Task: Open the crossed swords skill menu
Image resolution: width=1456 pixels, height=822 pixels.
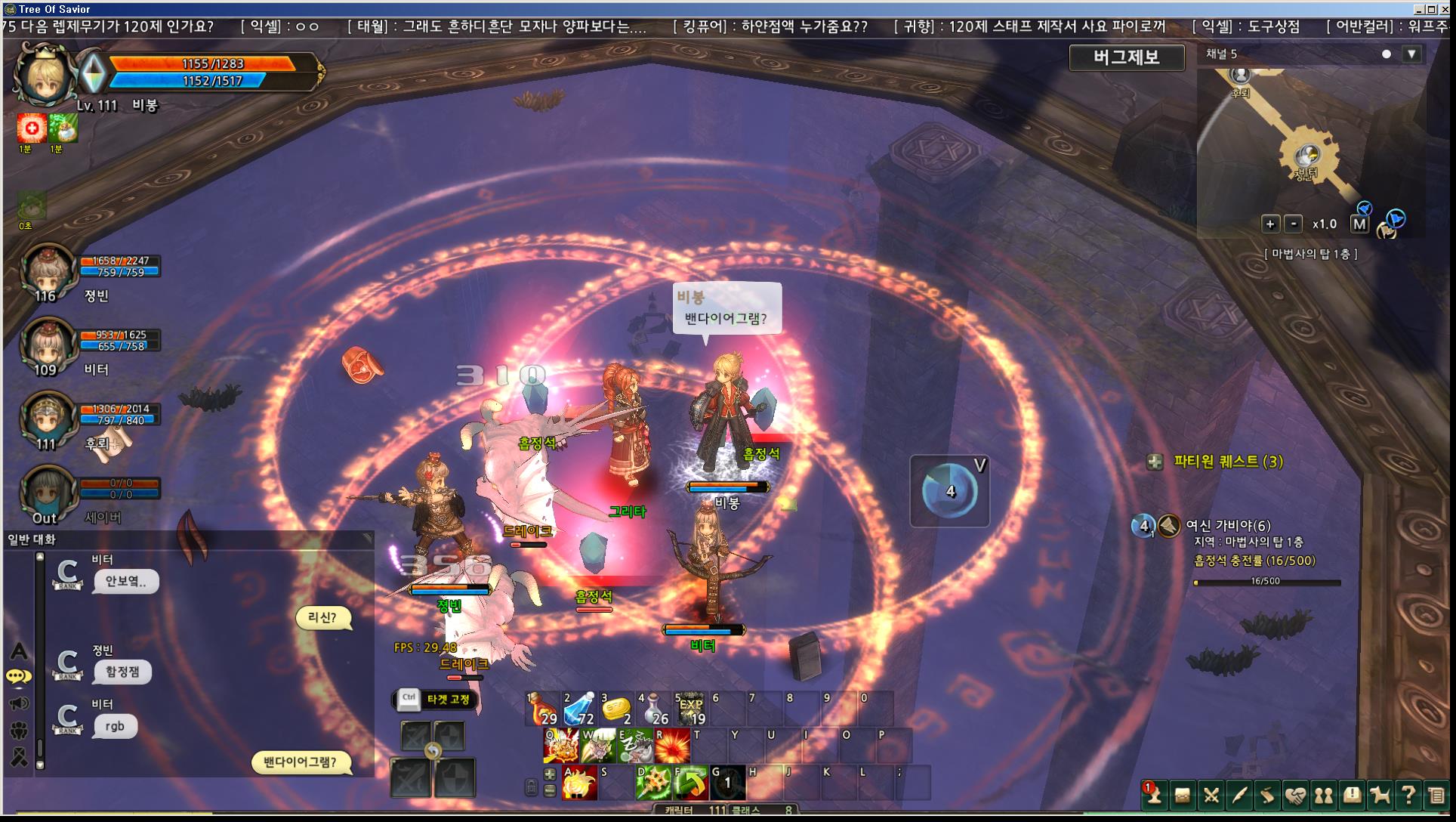Action: 1211,796
